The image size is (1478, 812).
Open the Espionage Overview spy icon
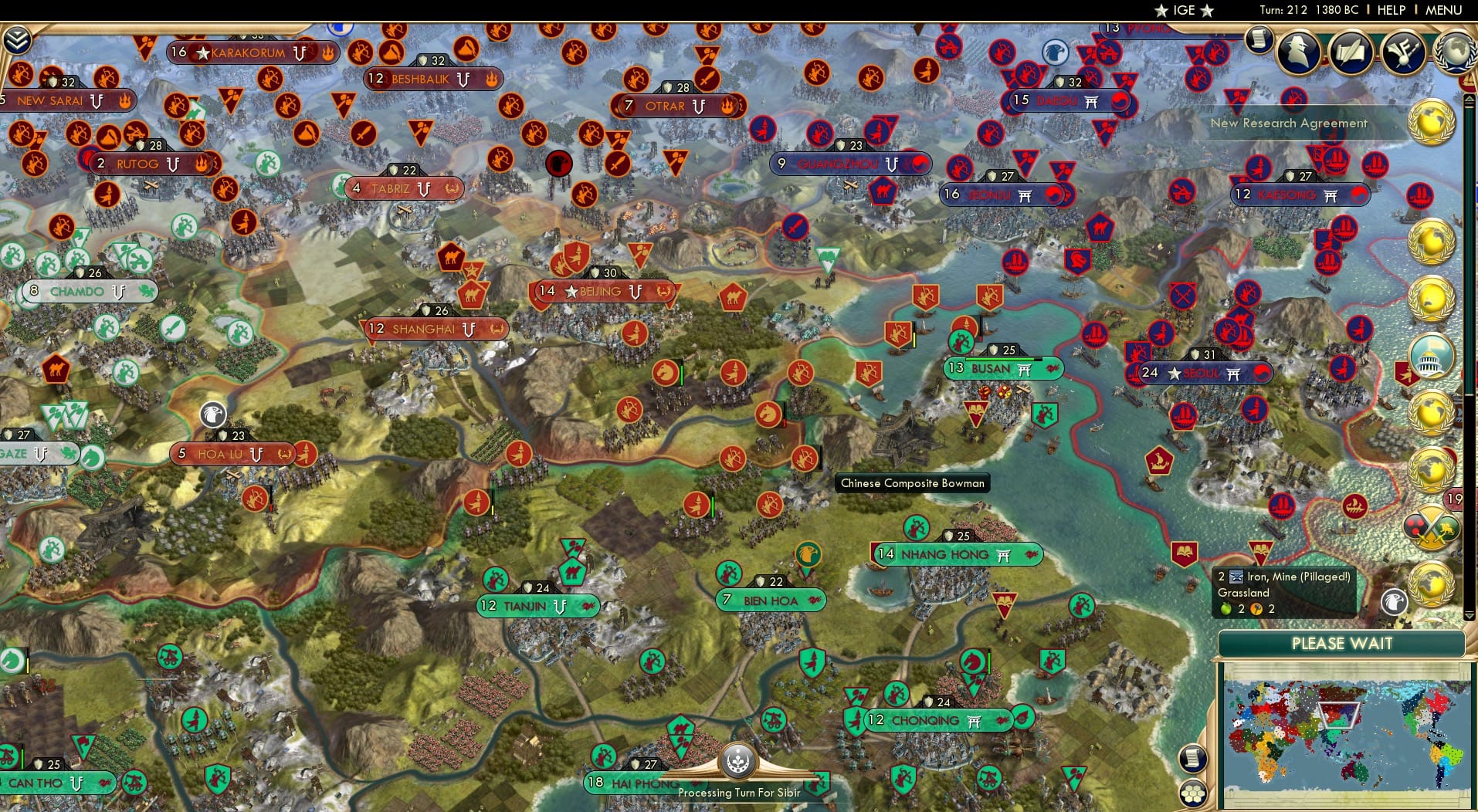pyautogui.click(x=1300, y=52)
